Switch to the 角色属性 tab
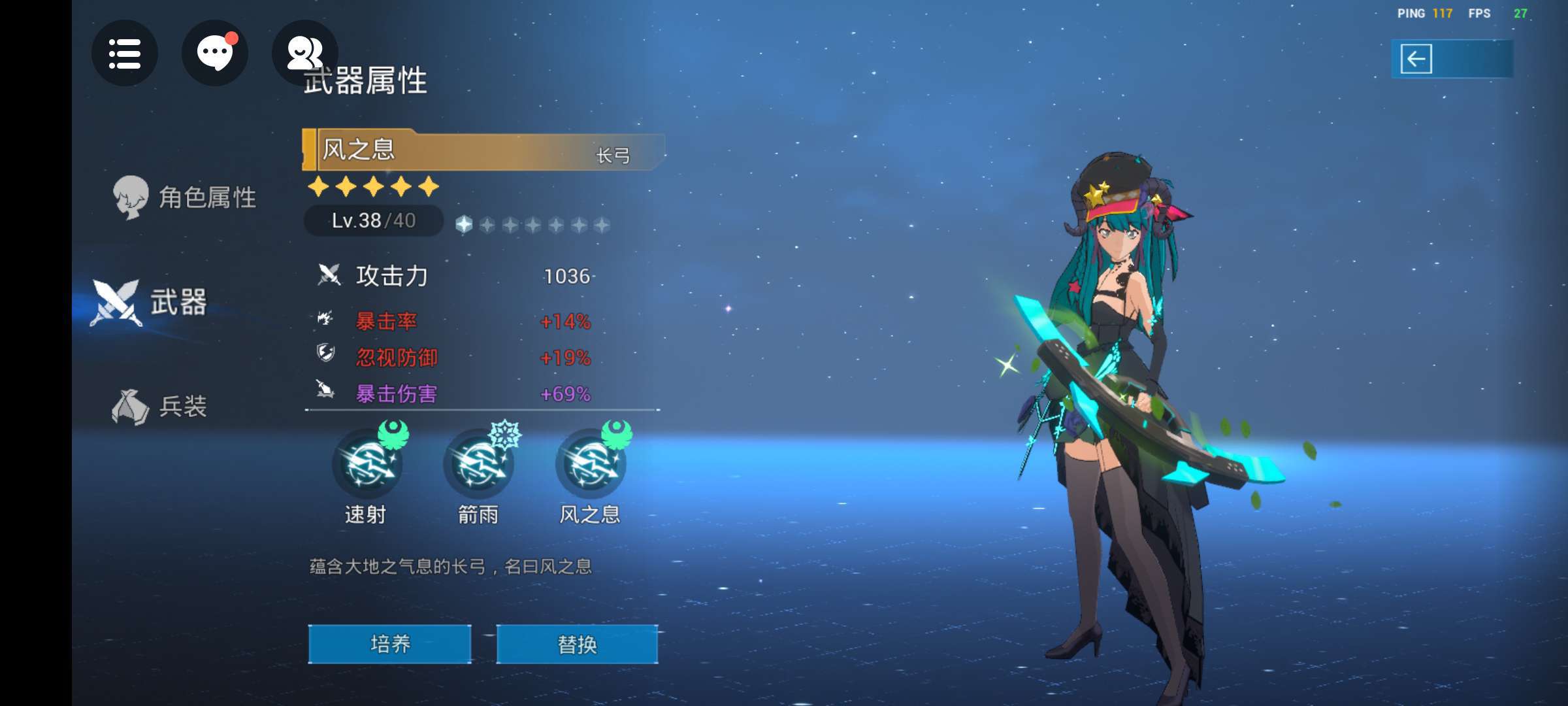The height and width of the screenshot is (706, 1568). pos(185,197)
